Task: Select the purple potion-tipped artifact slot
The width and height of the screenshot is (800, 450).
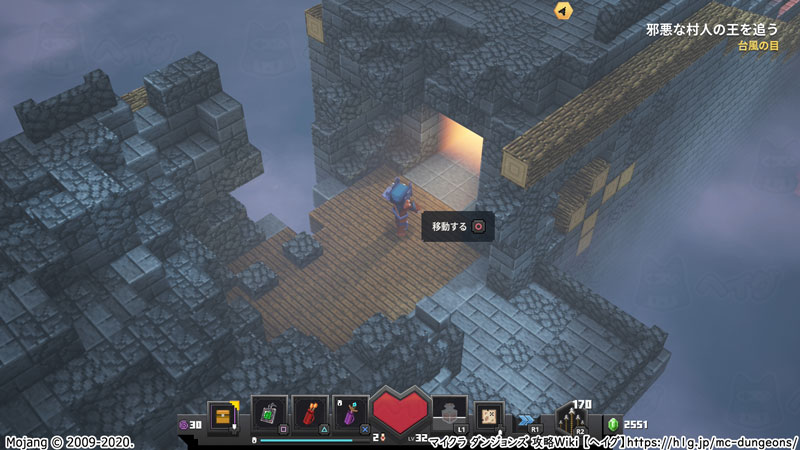Action: 351,412
